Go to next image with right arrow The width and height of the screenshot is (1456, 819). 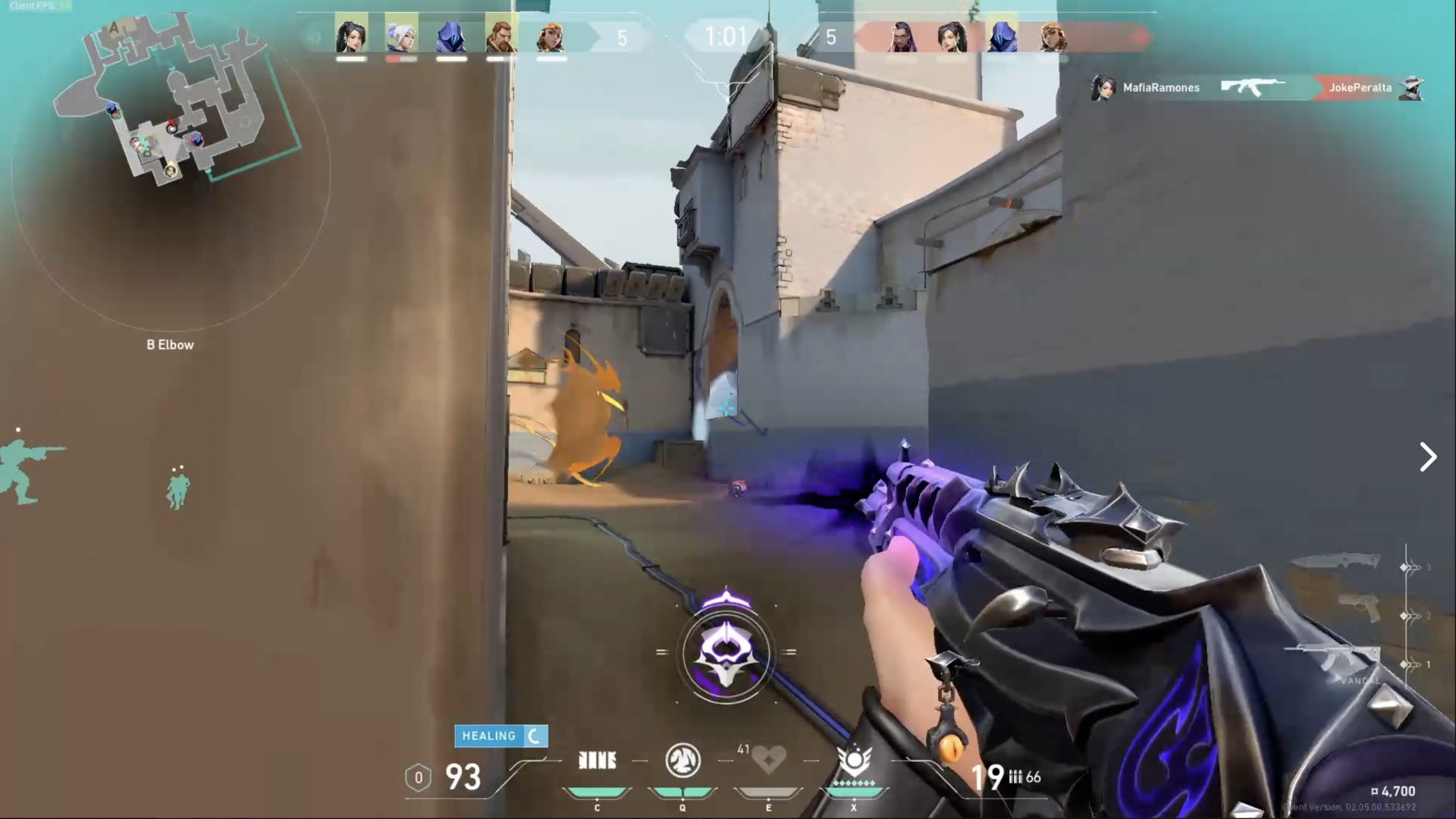(x=1428, y=457)
